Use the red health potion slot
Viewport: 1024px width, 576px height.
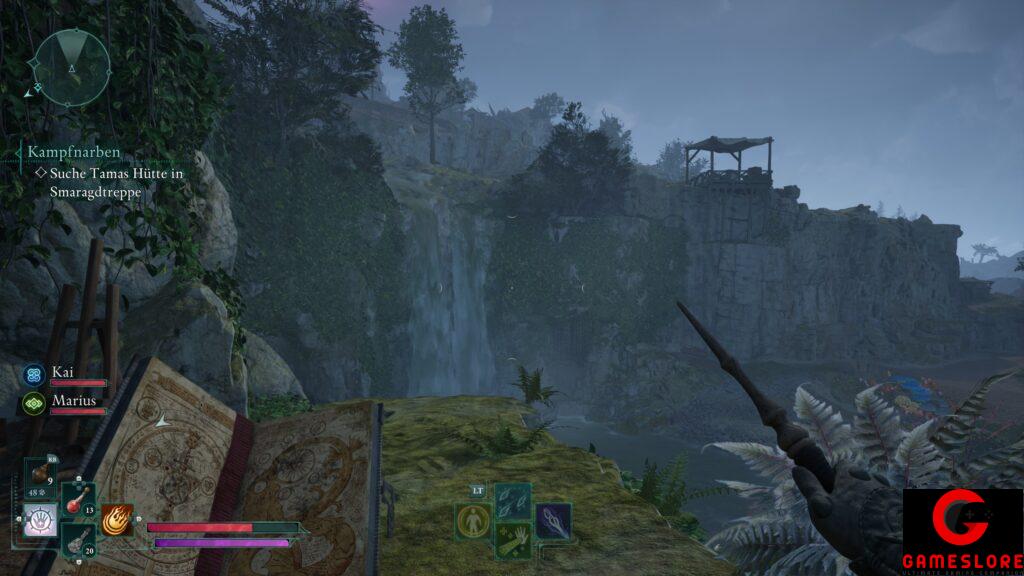tap(78, 500)
